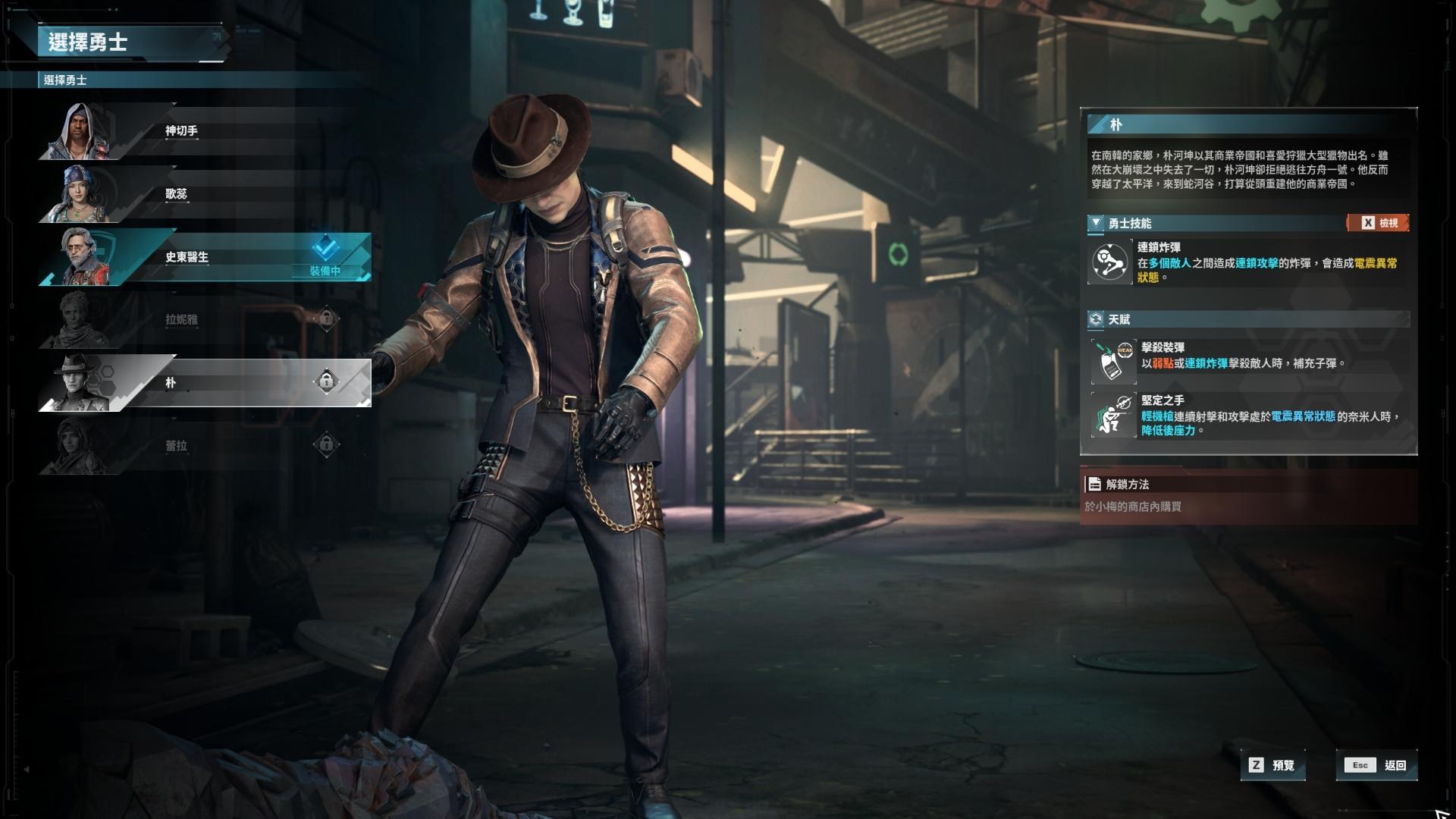Select the equipped hero 史東醫生
This screenshot has width=1456, height=819.
click(205, 257)
